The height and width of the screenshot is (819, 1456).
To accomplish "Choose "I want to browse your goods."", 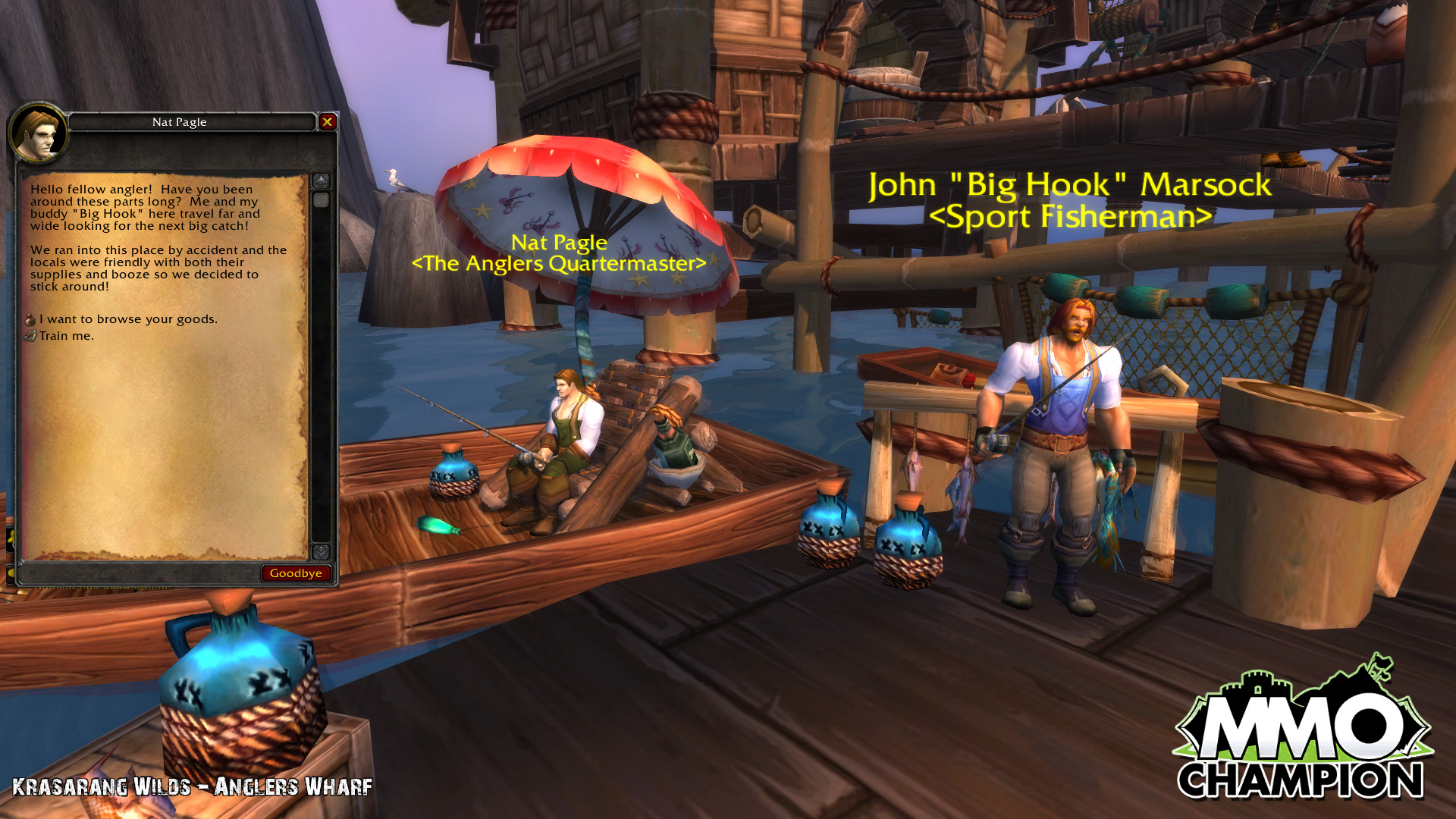I will (128, 319).
